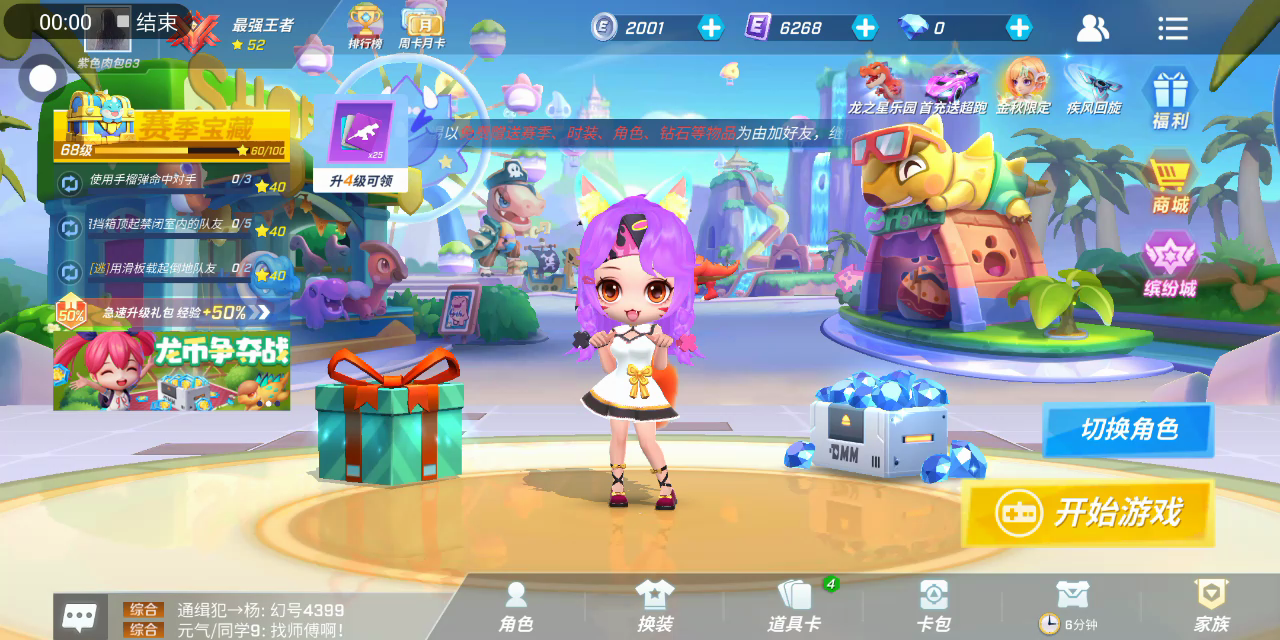
Task: Start the game with 开始游戏 button
Action: [x=1089, y=513]
